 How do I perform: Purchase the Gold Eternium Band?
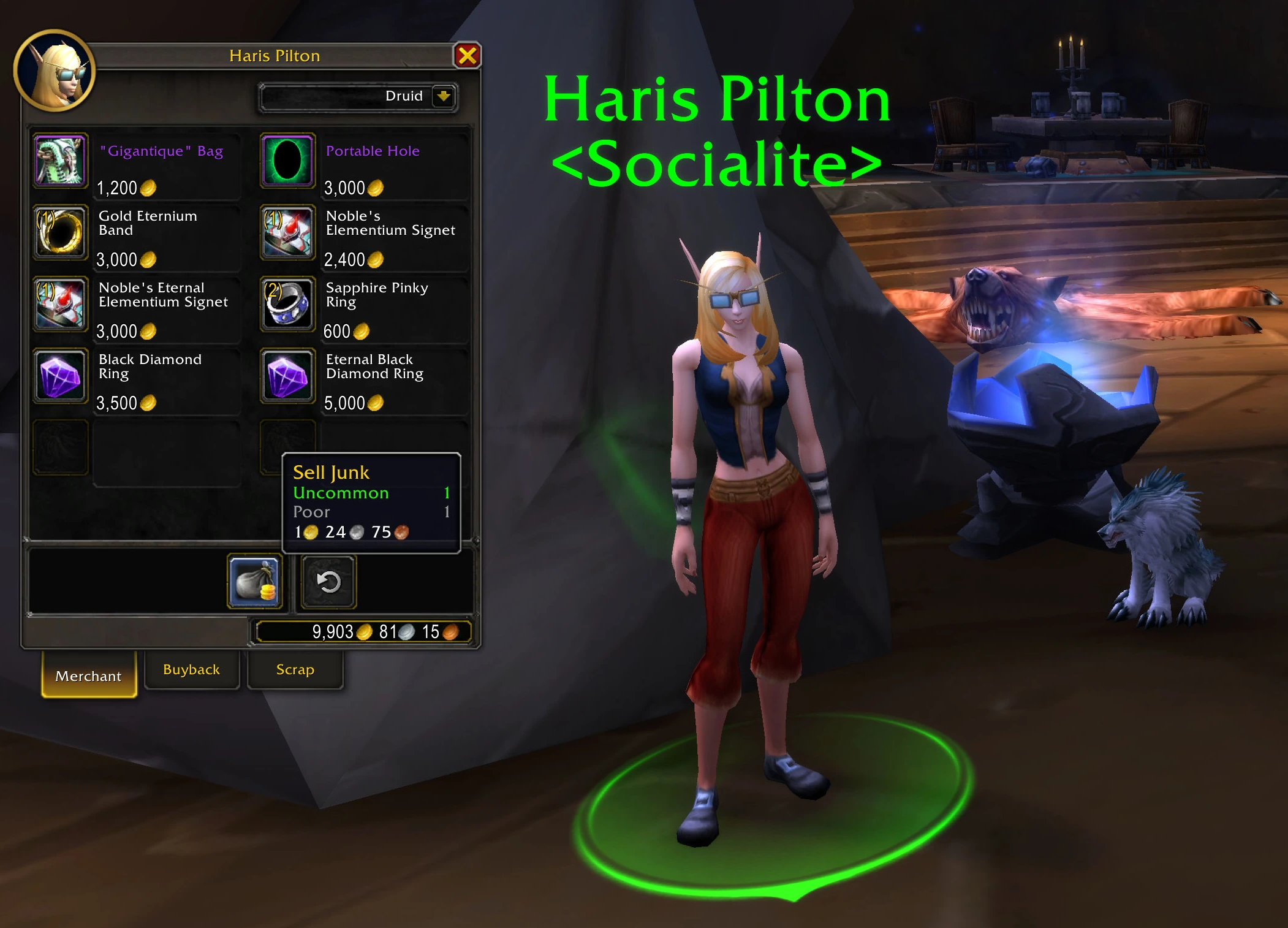click(61, 232)
